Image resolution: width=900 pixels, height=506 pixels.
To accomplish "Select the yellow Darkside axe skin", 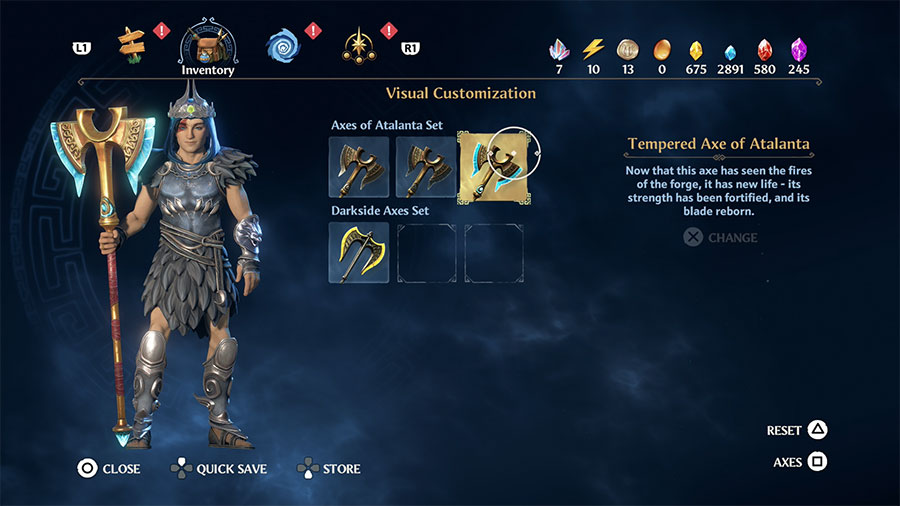I will (359, 252).
